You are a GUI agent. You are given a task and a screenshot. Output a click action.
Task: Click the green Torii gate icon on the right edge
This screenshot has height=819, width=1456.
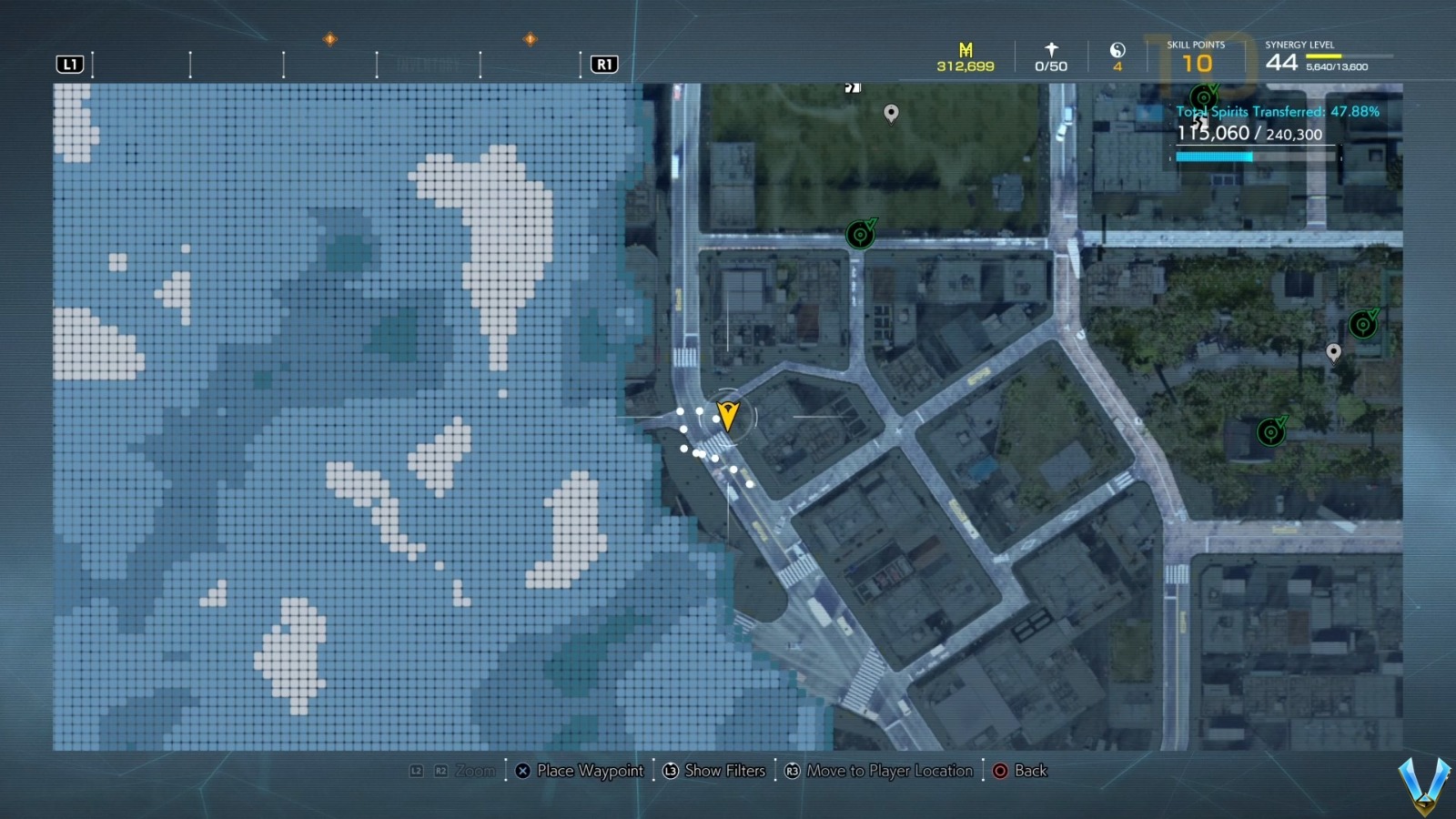pyautogui.click(x=1362, y=323)
